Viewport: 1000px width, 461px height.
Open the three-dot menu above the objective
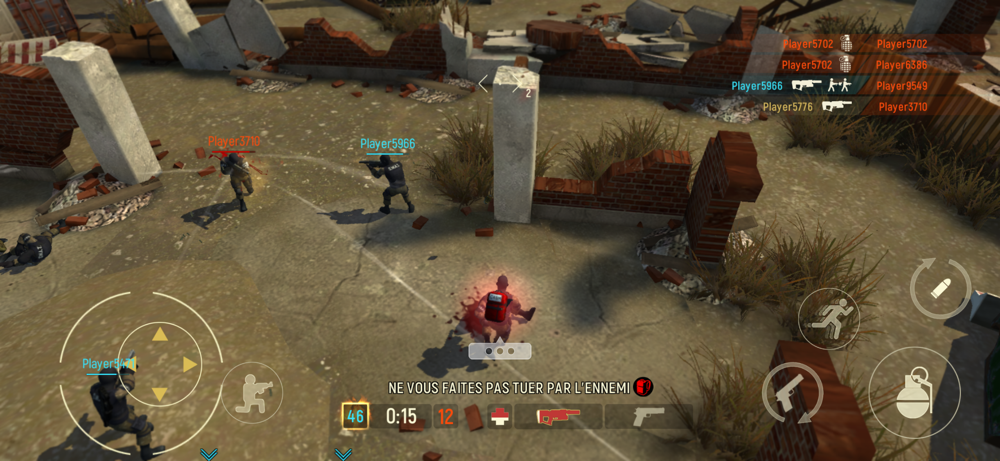click(x=500, y=351)
